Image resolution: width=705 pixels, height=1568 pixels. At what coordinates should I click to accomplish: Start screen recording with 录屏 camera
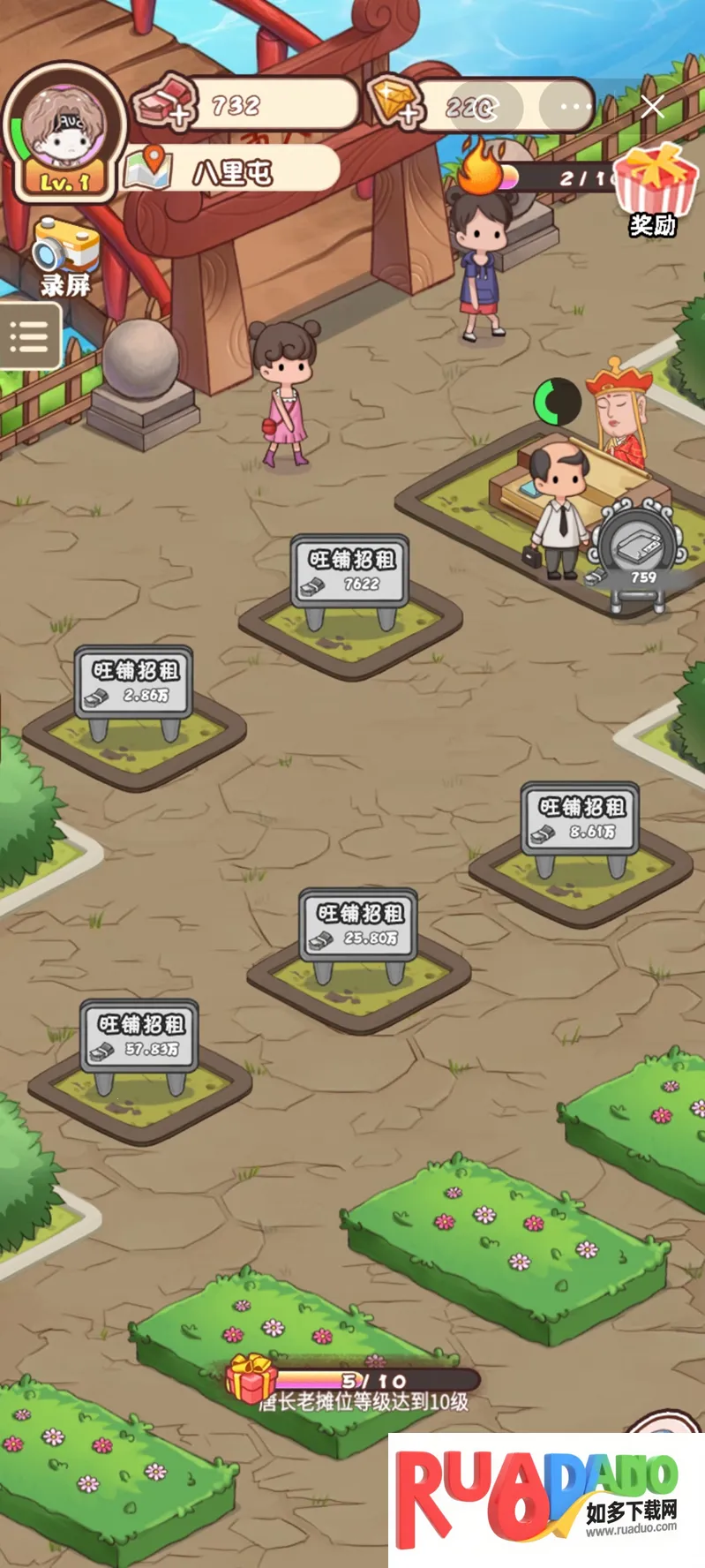64,258
